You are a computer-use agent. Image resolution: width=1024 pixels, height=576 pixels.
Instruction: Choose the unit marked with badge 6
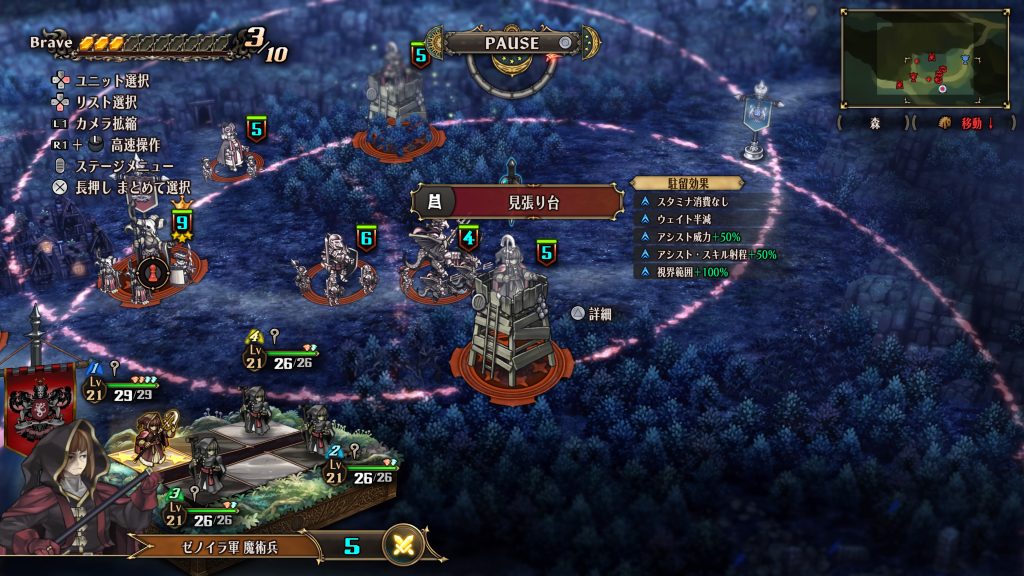tap(331, 268)
